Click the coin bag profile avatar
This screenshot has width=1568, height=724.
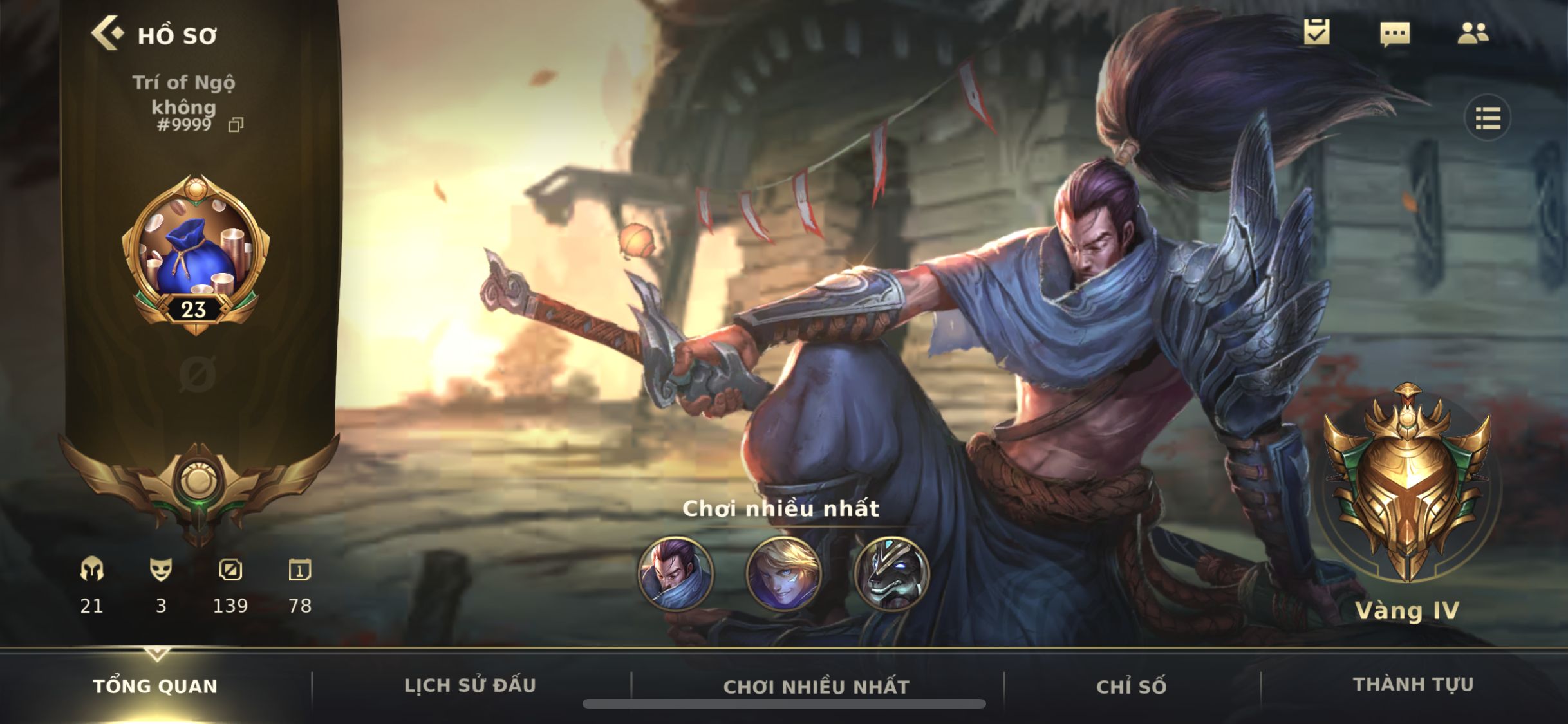pos(196,252)
